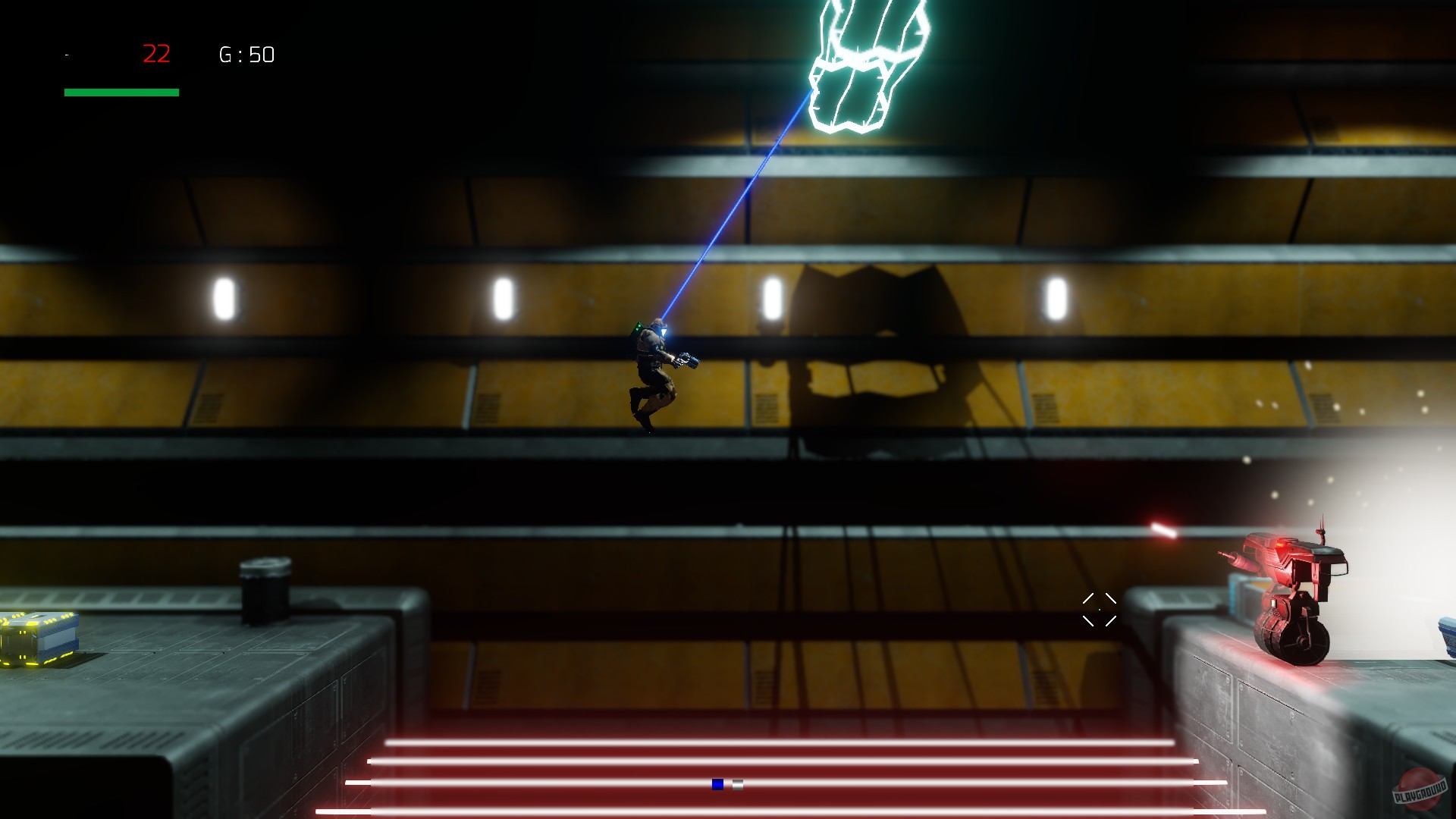Image resolution: width=1456 pixels, height=819 pixels.
Task: Click the green health bar
Action: point(121,92)
